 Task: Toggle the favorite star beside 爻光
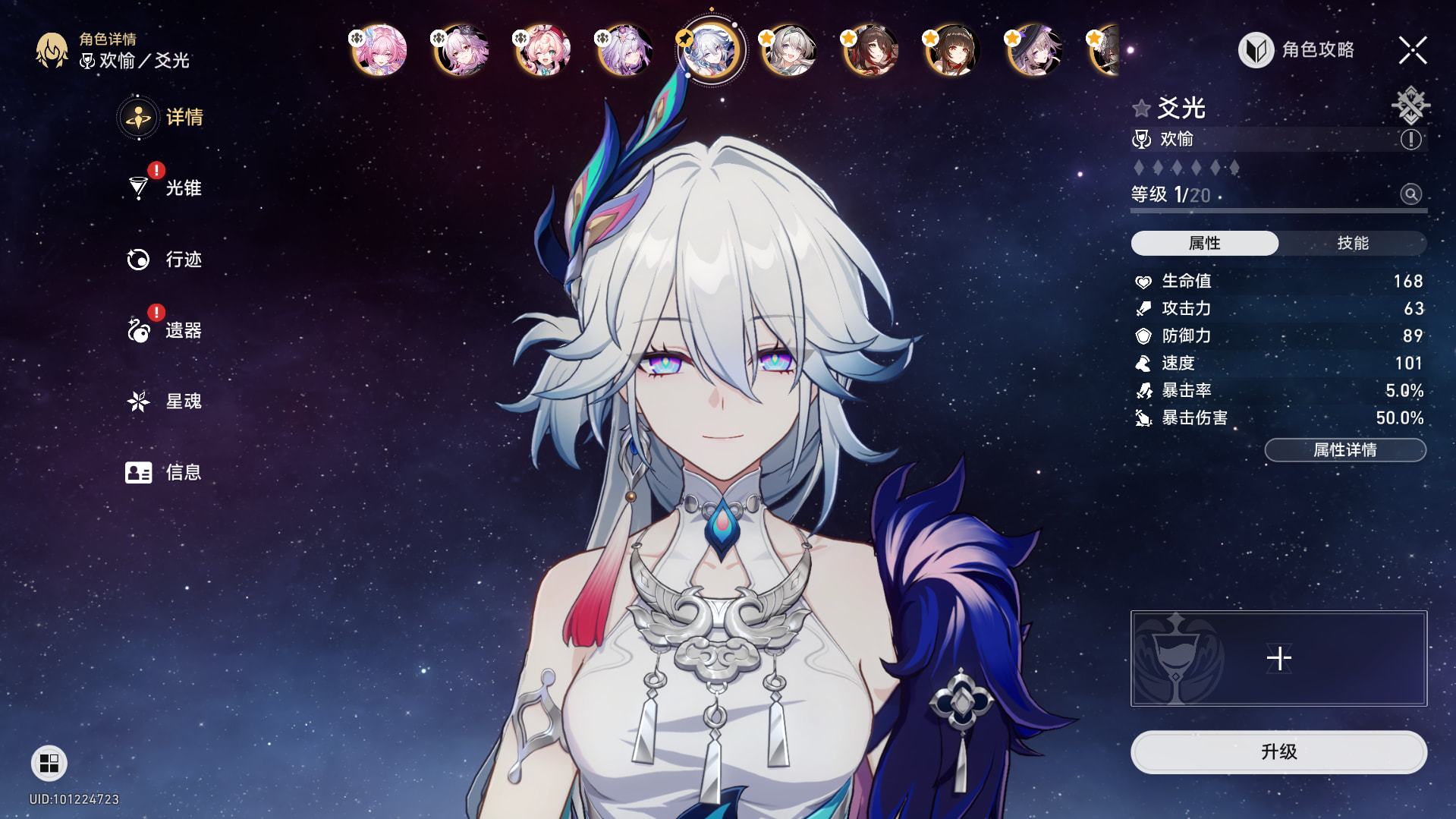pos(1141,109)
